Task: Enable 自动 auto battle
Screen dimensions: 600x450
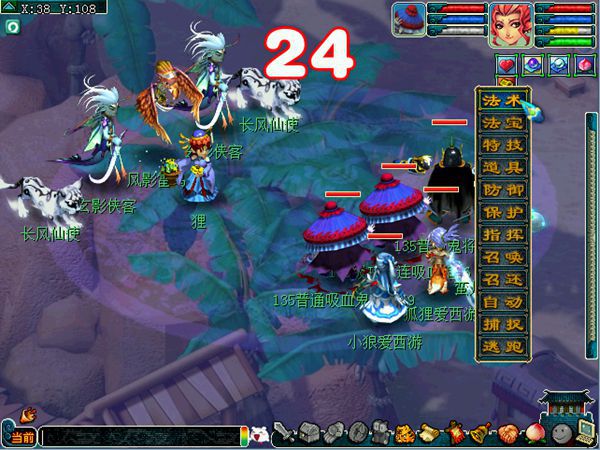Action: 501,301
